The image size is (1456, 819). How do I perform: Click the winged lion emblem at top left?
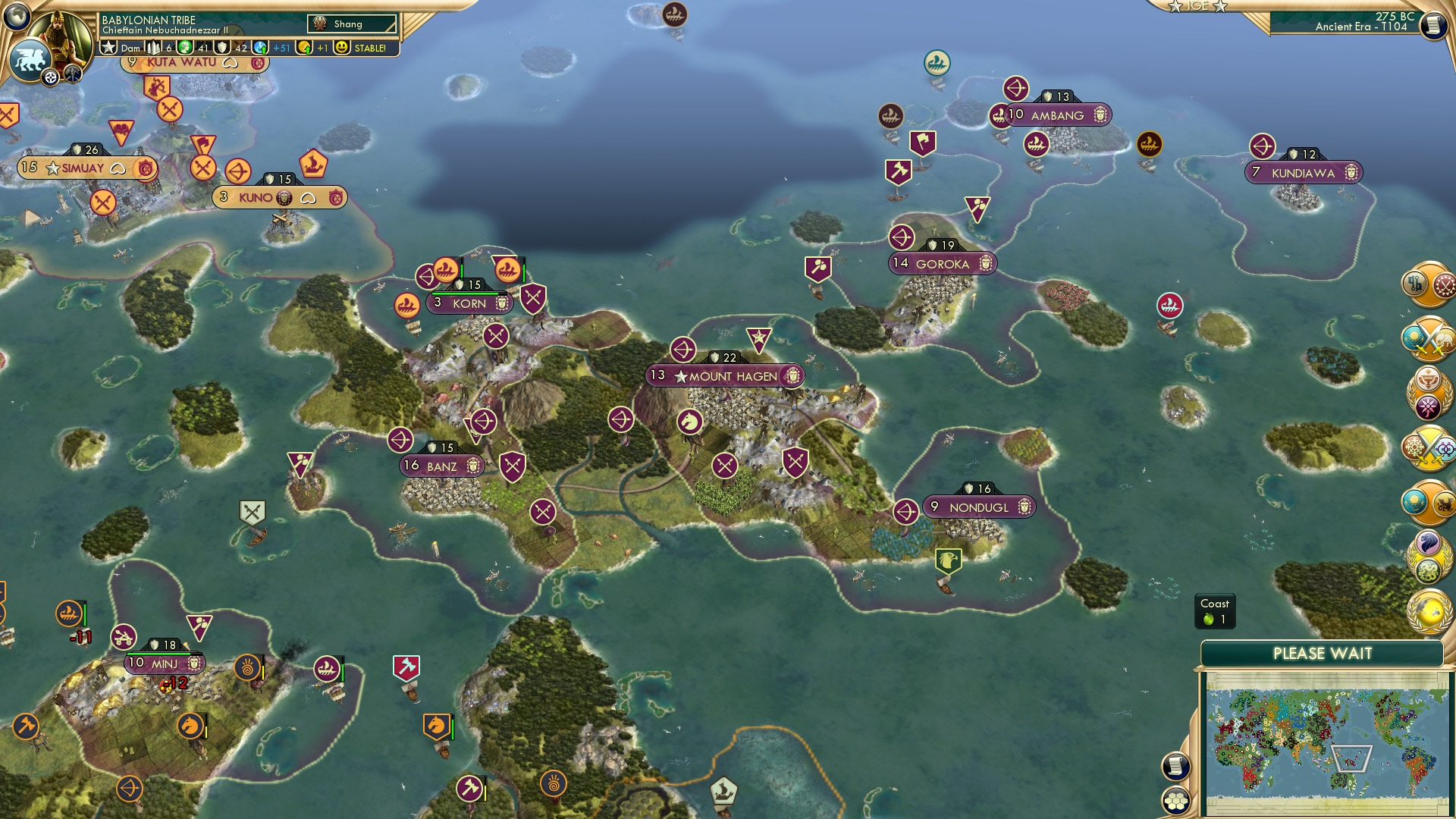click(29, 58)
